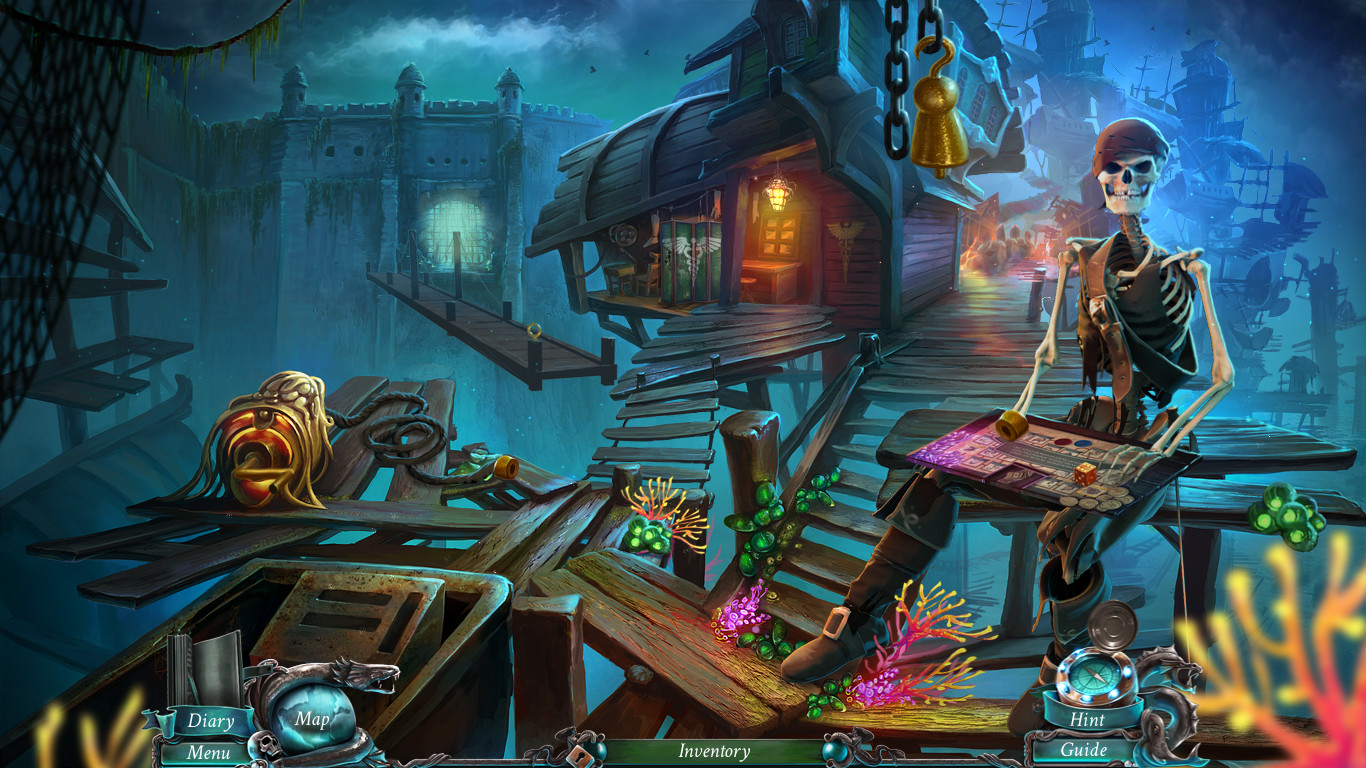Image resolution: width=1366 pixels, height=768 pixels.
Task: Toggle the inventory padlock
Action: [578, 755]
